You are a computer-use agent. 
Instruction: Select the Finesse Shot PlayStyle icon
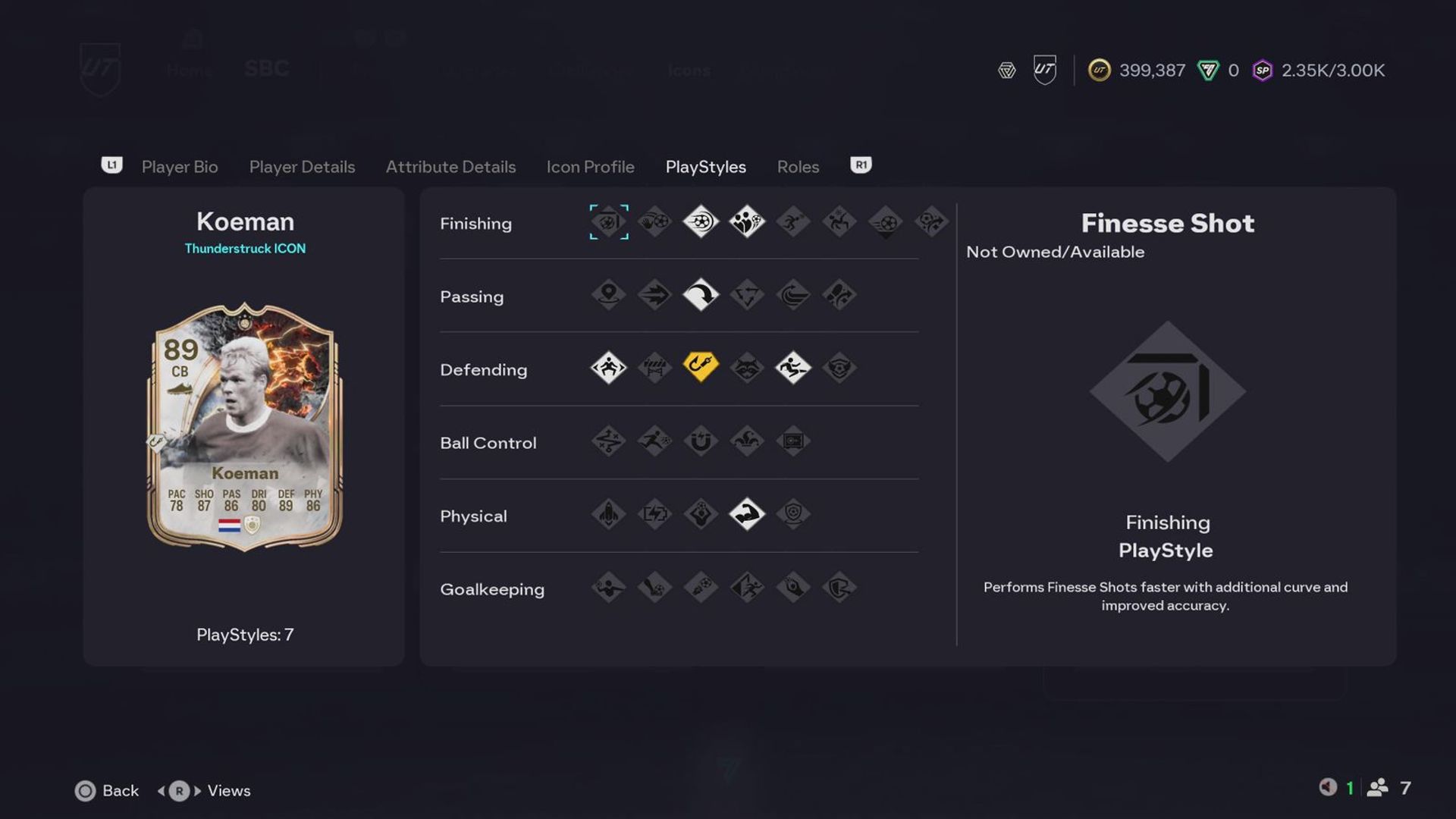[608, 222]
